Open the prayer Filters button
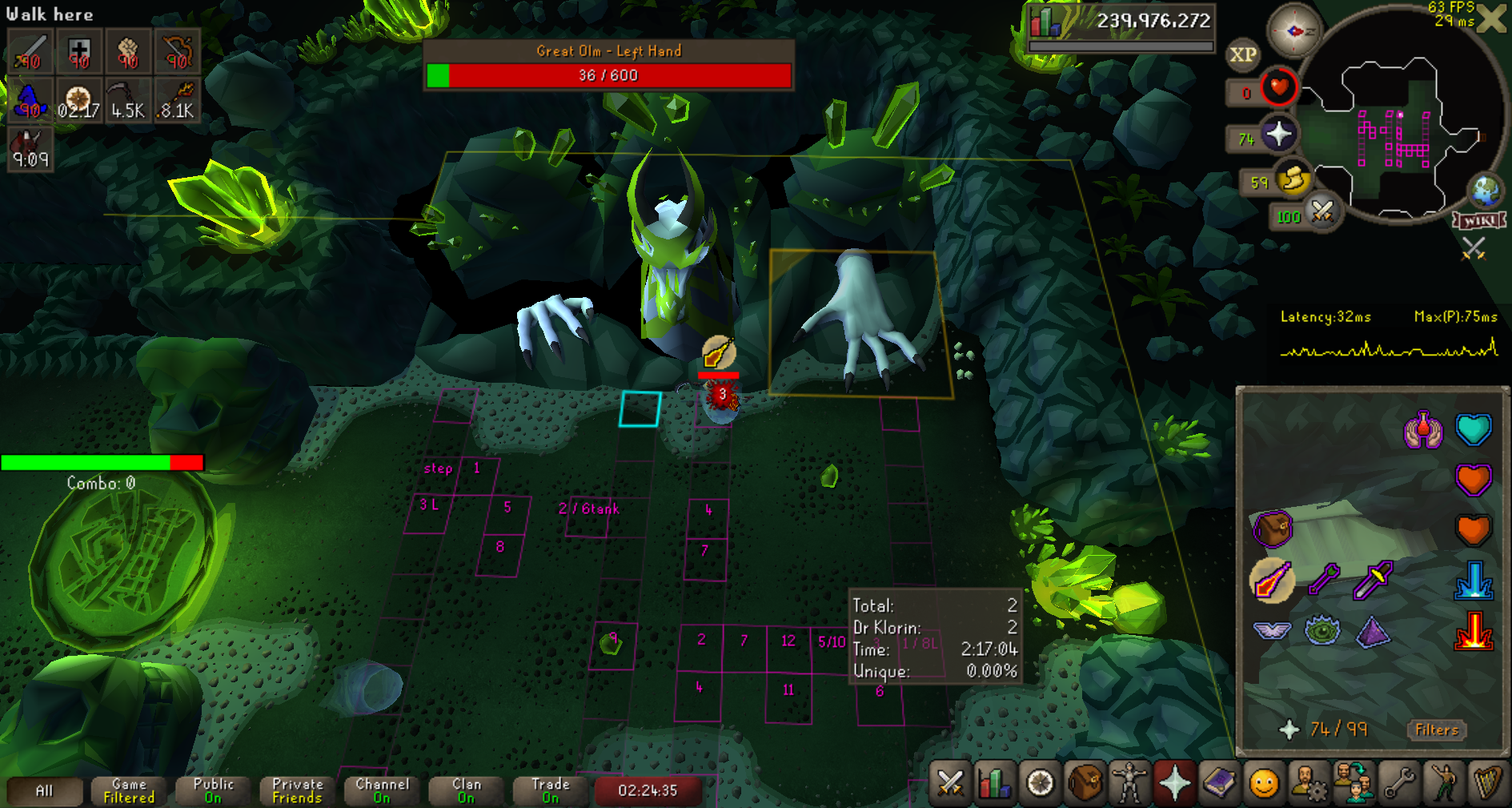This screenshot has width=1512, height=808. click(x=1436, y=730)
